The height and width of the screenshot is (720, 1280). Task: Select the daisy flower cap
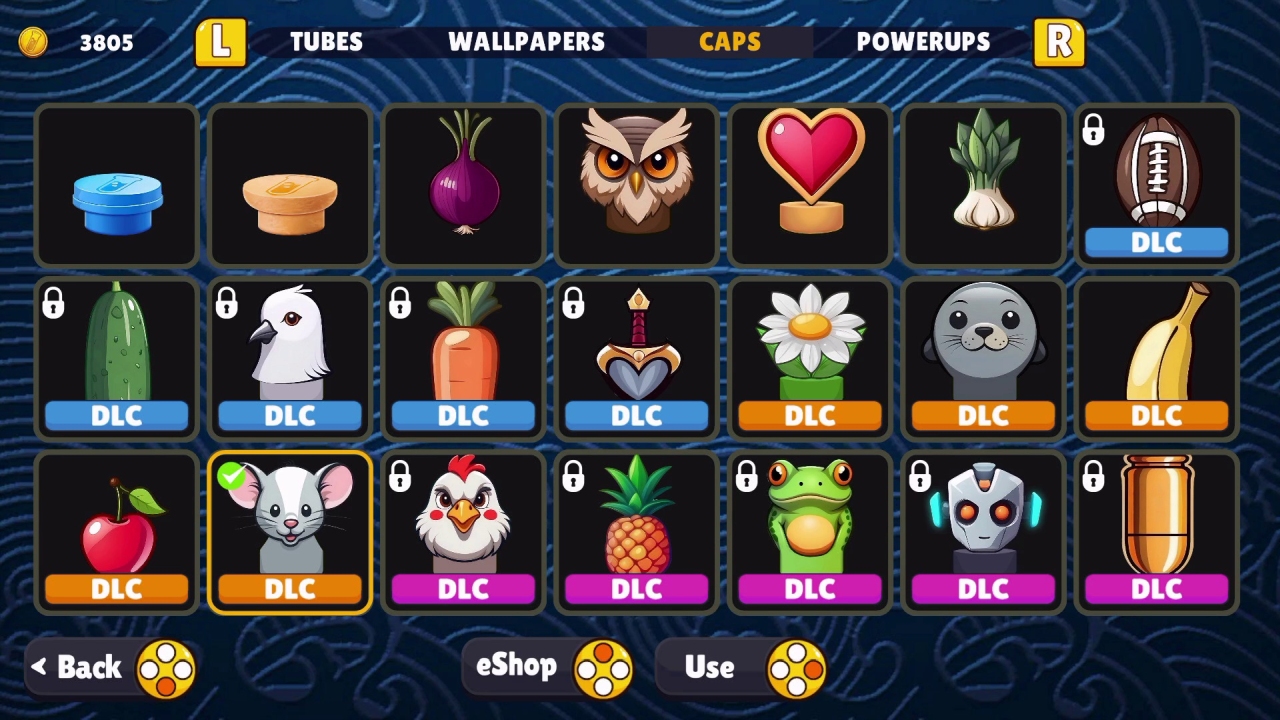809,345
